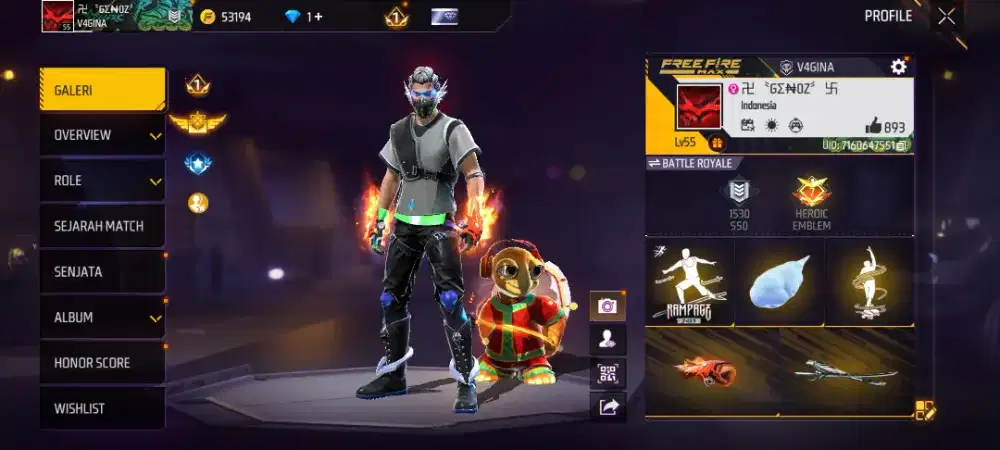
Task: Show the Honor Score page
Action: coord(102,363)
